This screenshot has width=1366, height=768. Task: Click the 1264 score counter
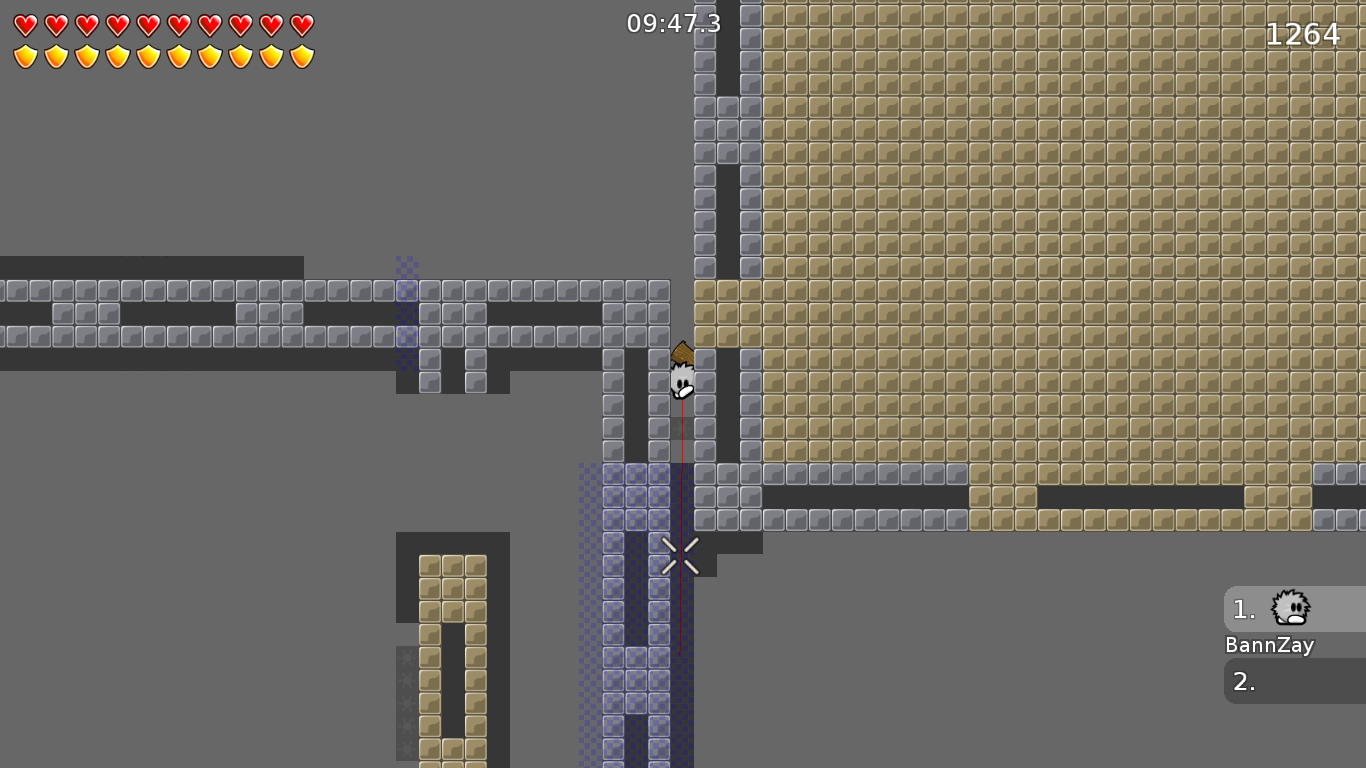(x=1303, y=34)
